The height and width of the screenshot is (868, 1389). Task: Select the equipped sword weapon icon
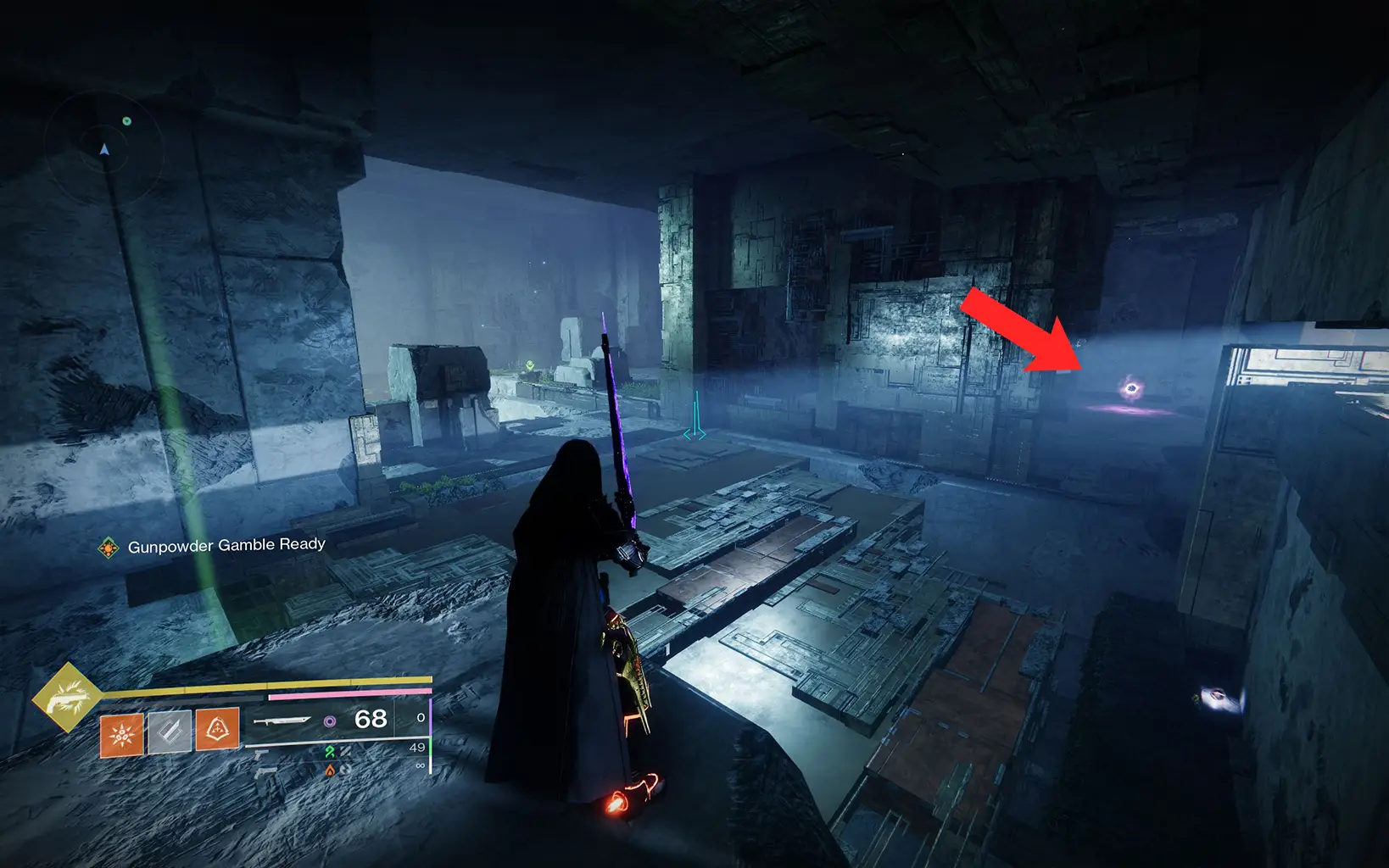point(282,721)
